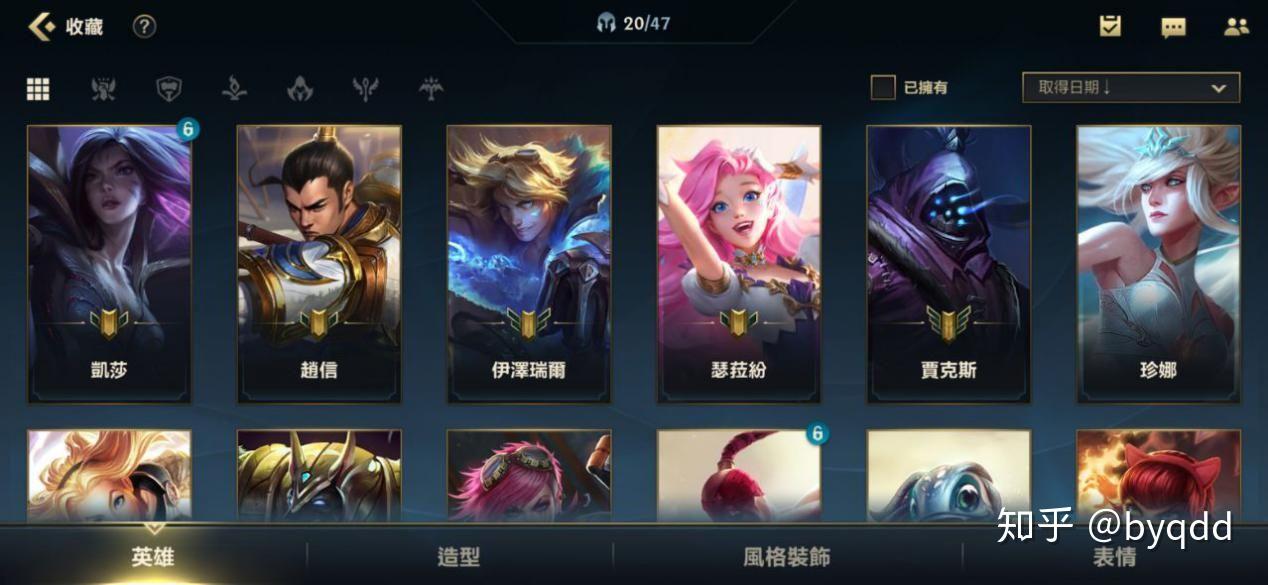Select the 趙信 champion card
Viewport: 1268px width, 585px height.
tap(319, 264)
